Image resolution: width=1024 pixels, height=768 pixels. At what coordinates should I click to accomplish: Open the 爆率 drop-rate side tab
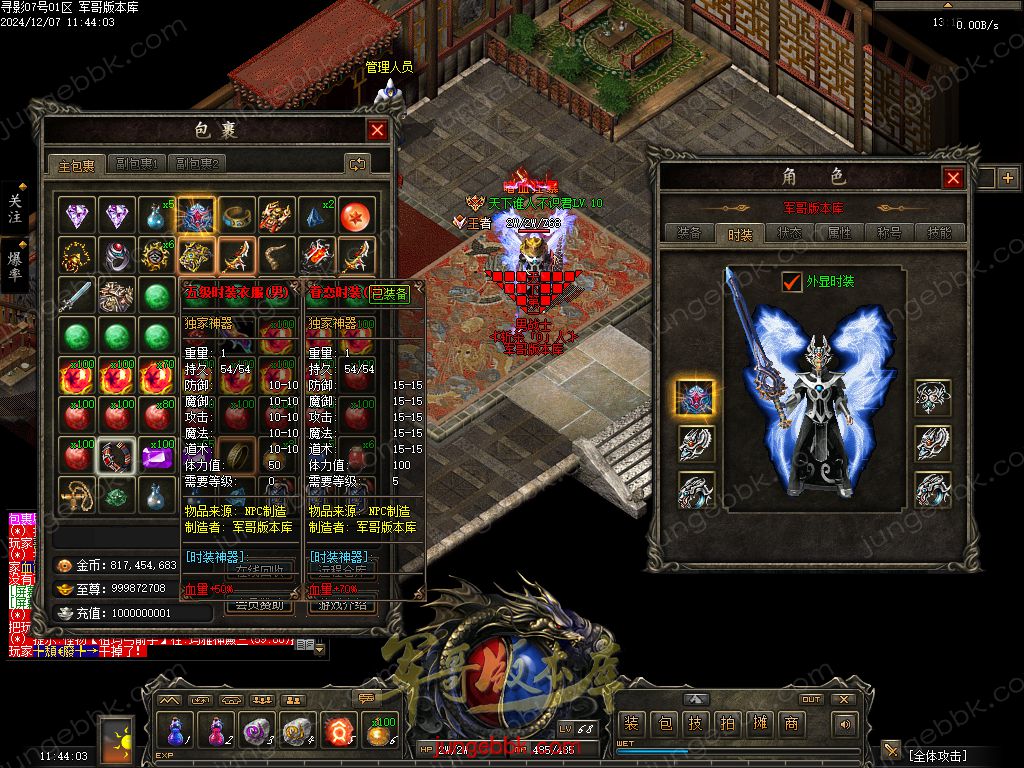[x=15, y=263]
